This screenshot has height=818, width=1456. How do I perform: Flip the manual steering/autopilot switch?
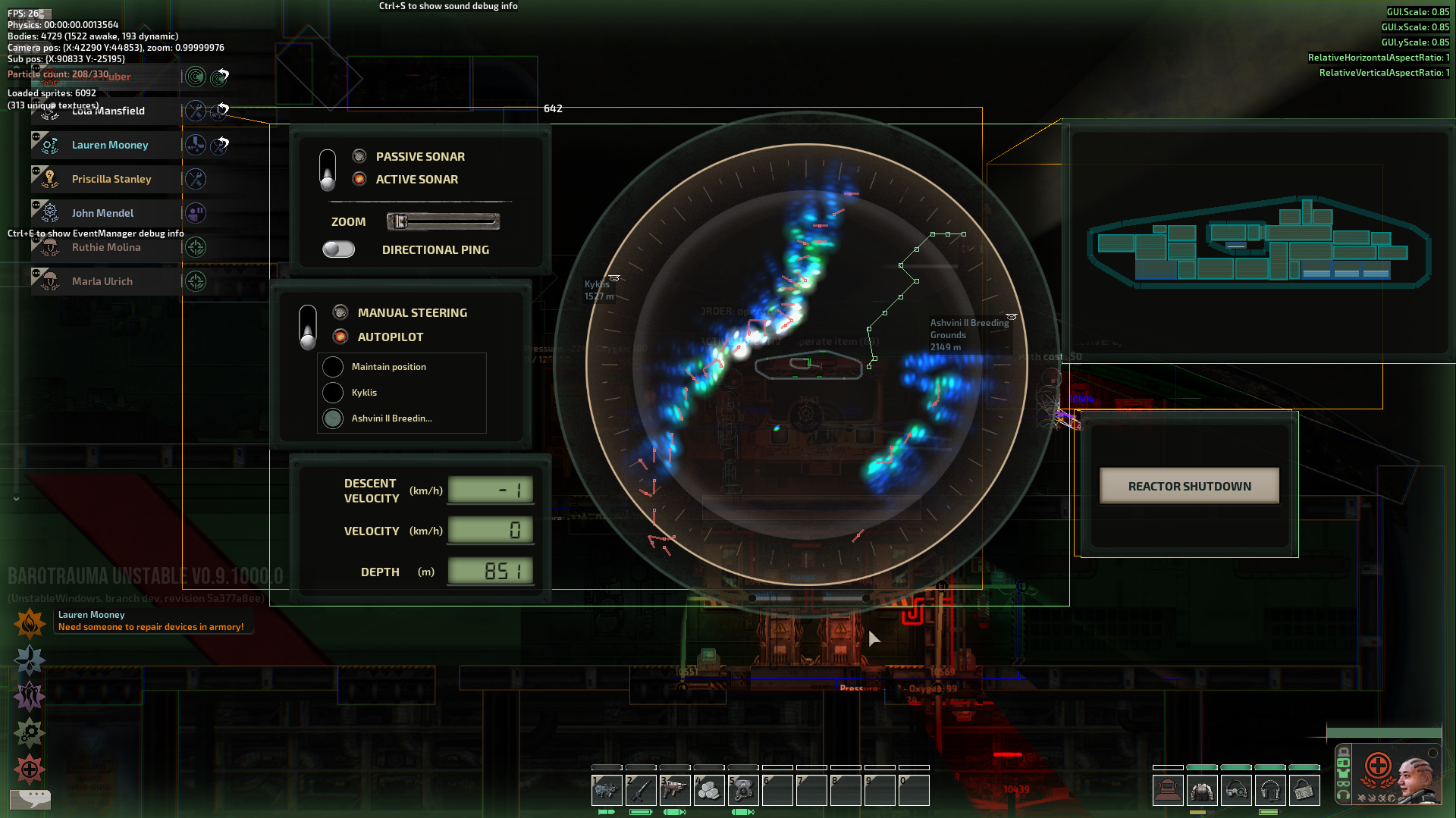308,326
